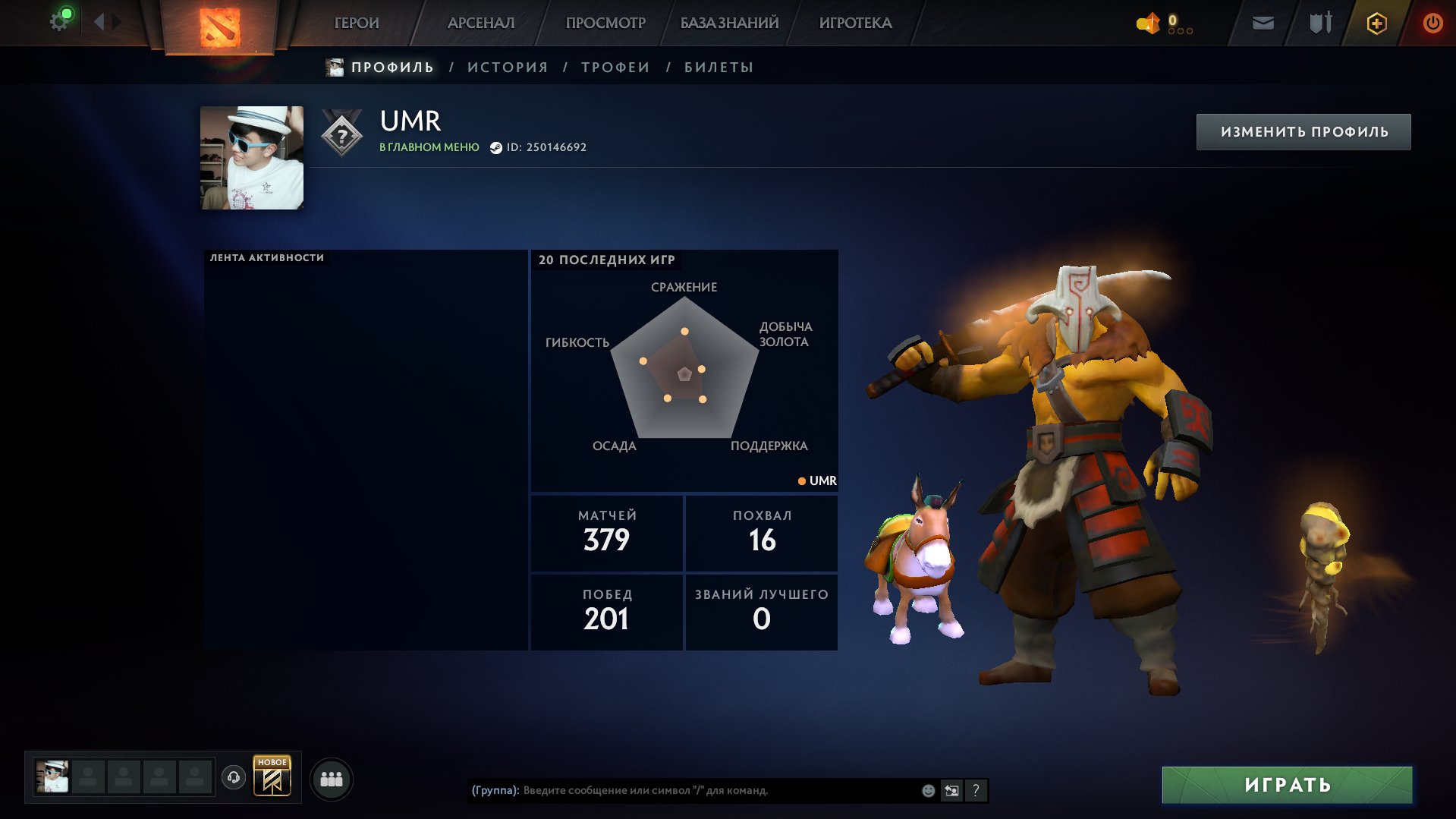The width and height of the screenshot is (1456, 819).
Task: Open the emoticon smiley picker in chat
Action: 928,791
